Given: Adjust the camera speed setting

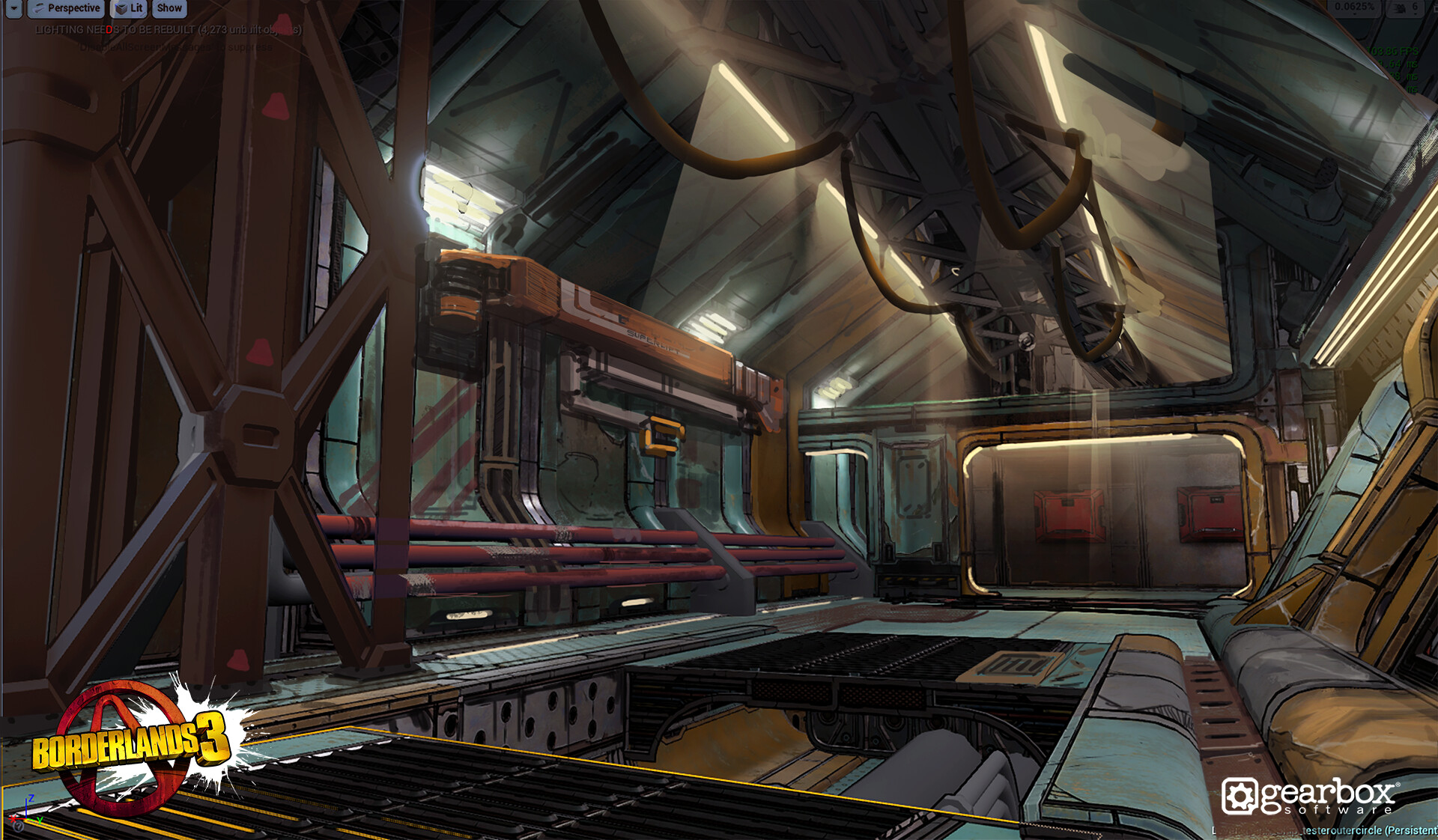Looking at the screenshot, I should tap(1405, 7).
